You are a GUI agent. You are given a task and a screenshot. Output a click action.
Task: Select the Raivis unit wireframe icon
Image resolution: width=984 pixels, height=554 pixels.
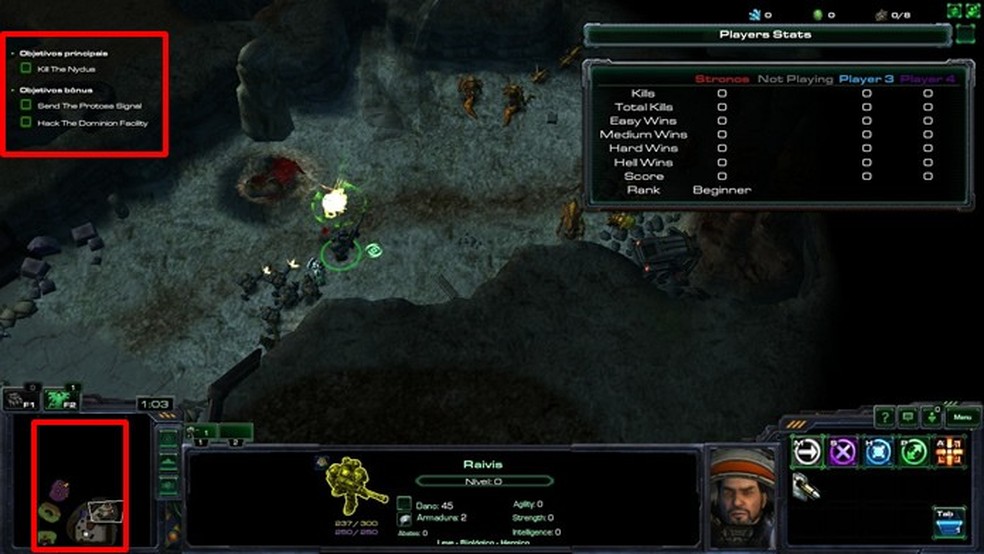pyautogui.click(x=358, y=492)
